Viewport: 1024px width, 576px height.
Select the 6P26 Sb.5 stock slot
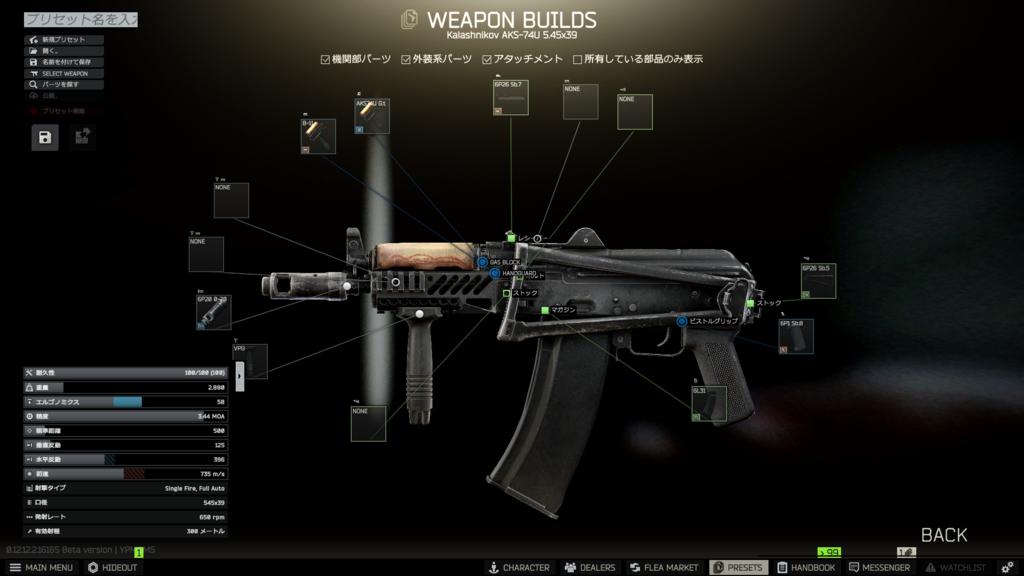tap(818, 281)
